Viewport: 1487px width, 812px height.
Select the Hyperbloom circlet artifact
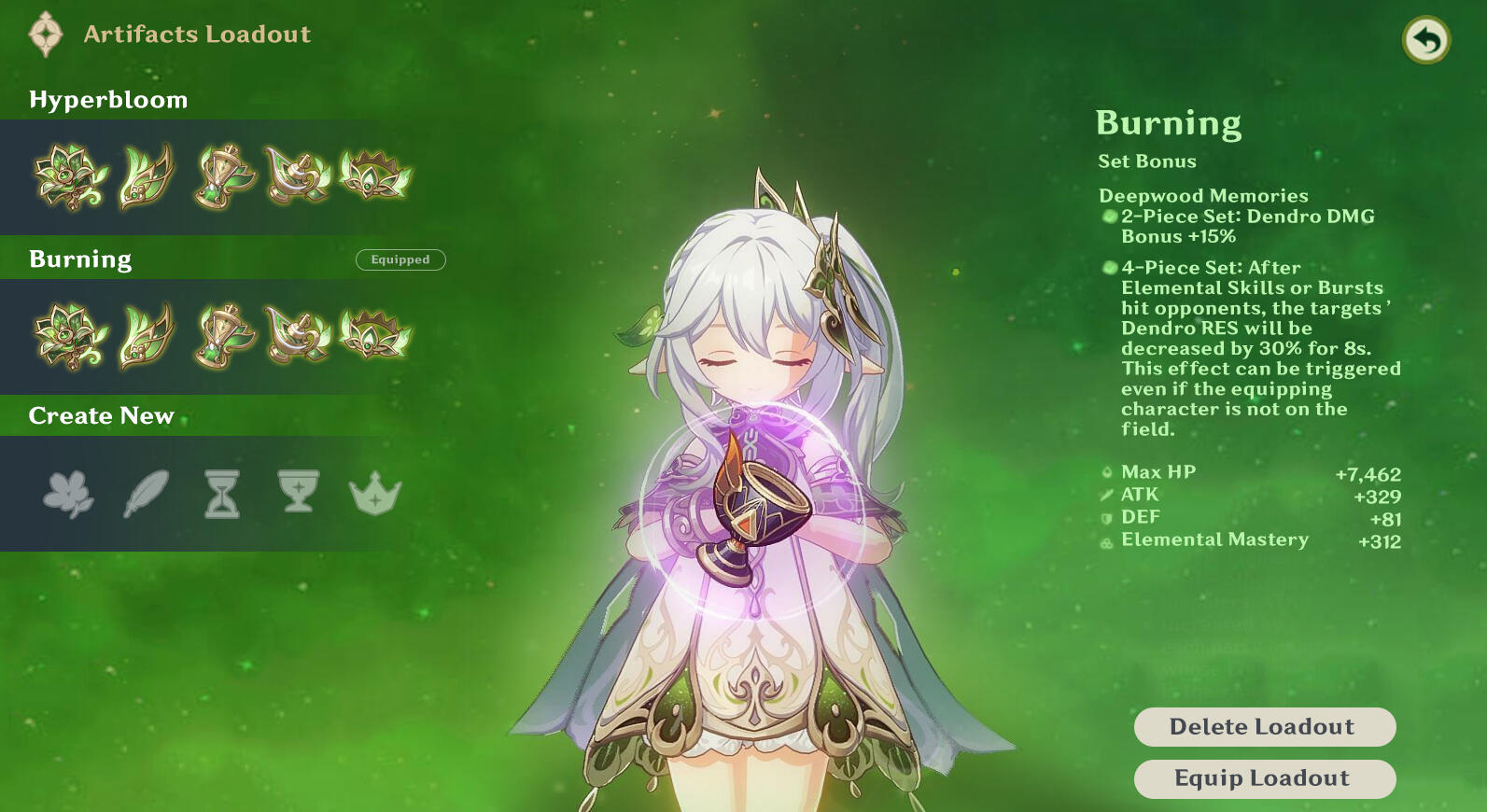374,176
